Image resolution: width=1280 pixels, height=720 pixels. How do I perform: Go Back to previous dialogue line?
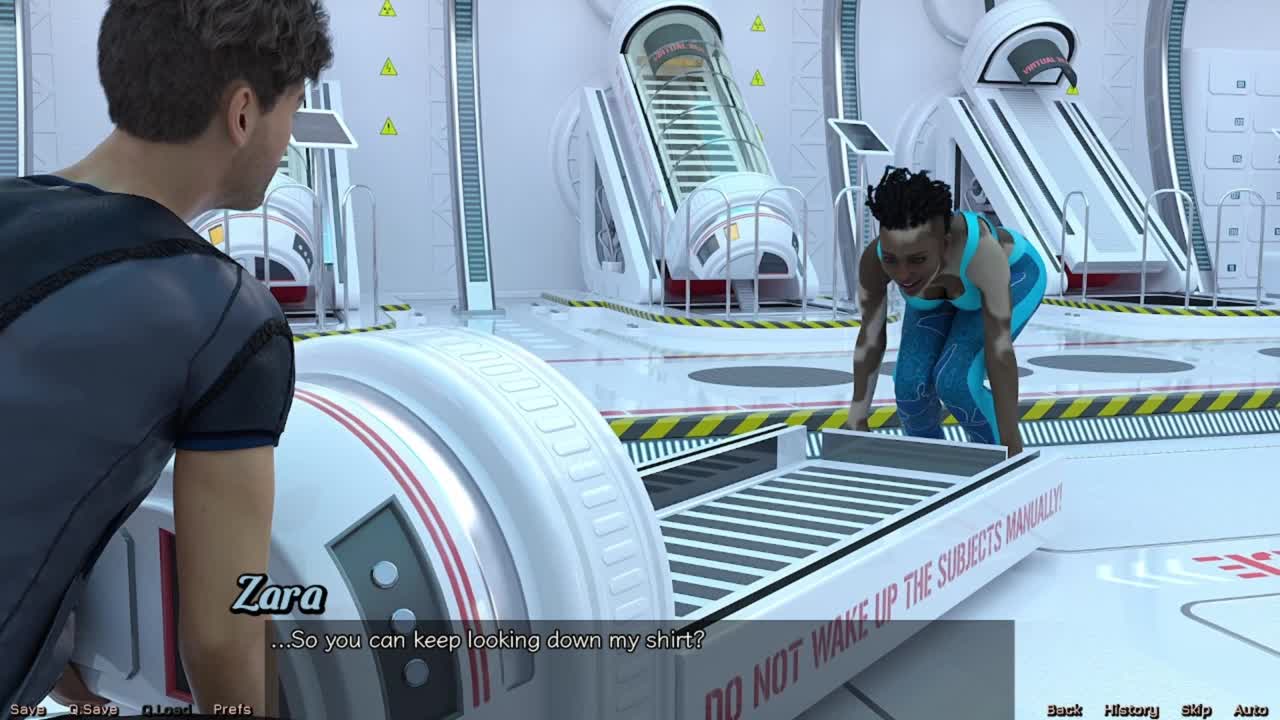(x=1064, y=709)
